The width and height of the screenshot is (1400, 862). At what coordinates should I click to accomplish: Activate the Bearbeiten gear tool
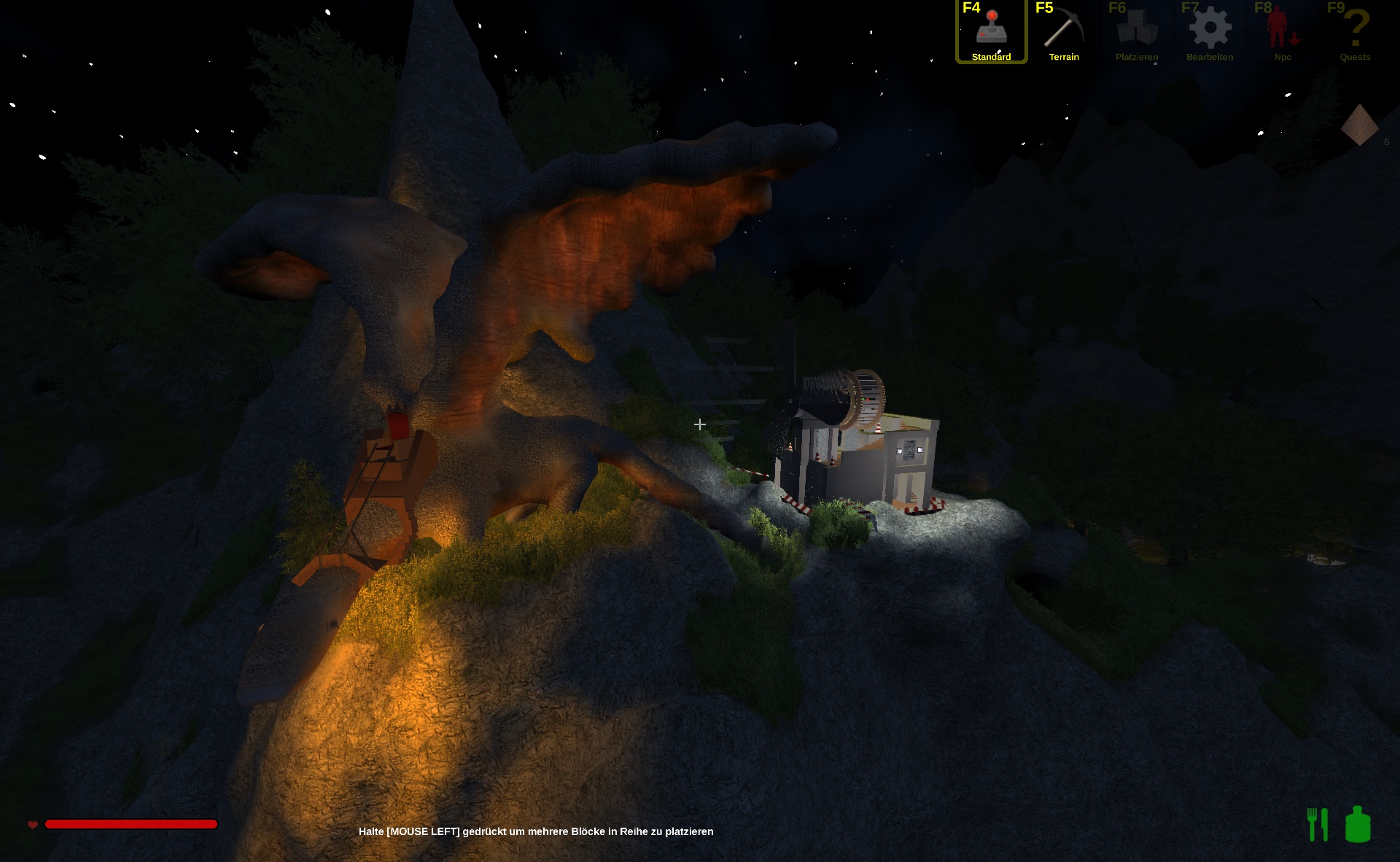click(x=1210, y=31)
